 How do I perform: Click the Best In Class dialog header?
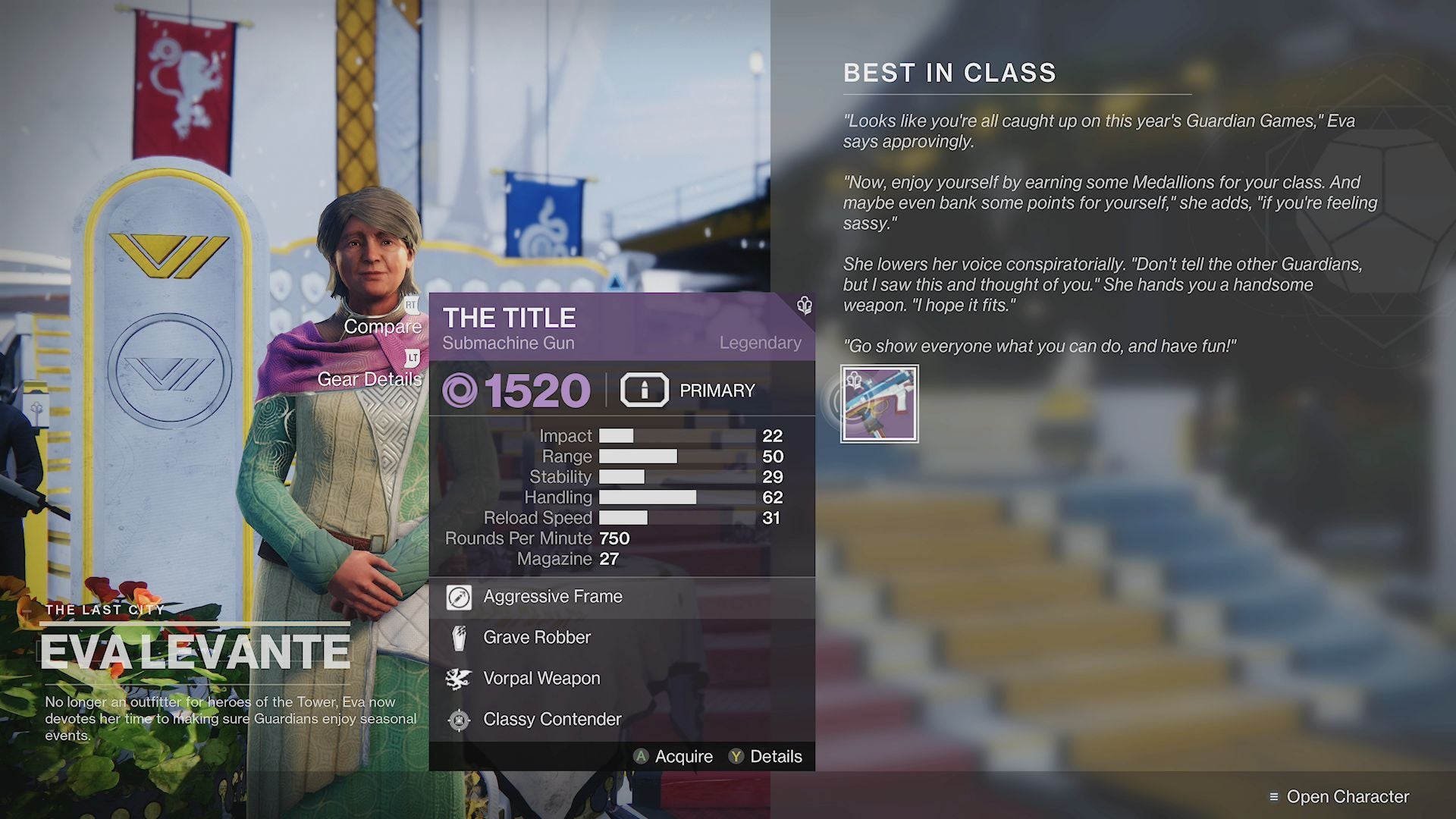click(949, 73)
